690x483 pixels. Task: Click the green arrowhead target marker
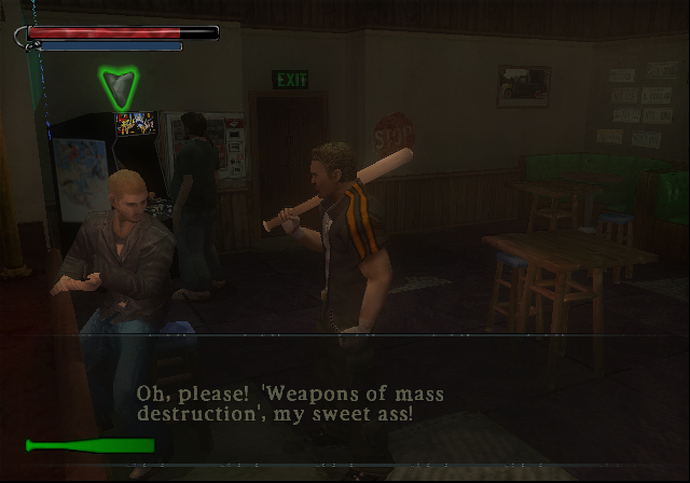(120, 88)
